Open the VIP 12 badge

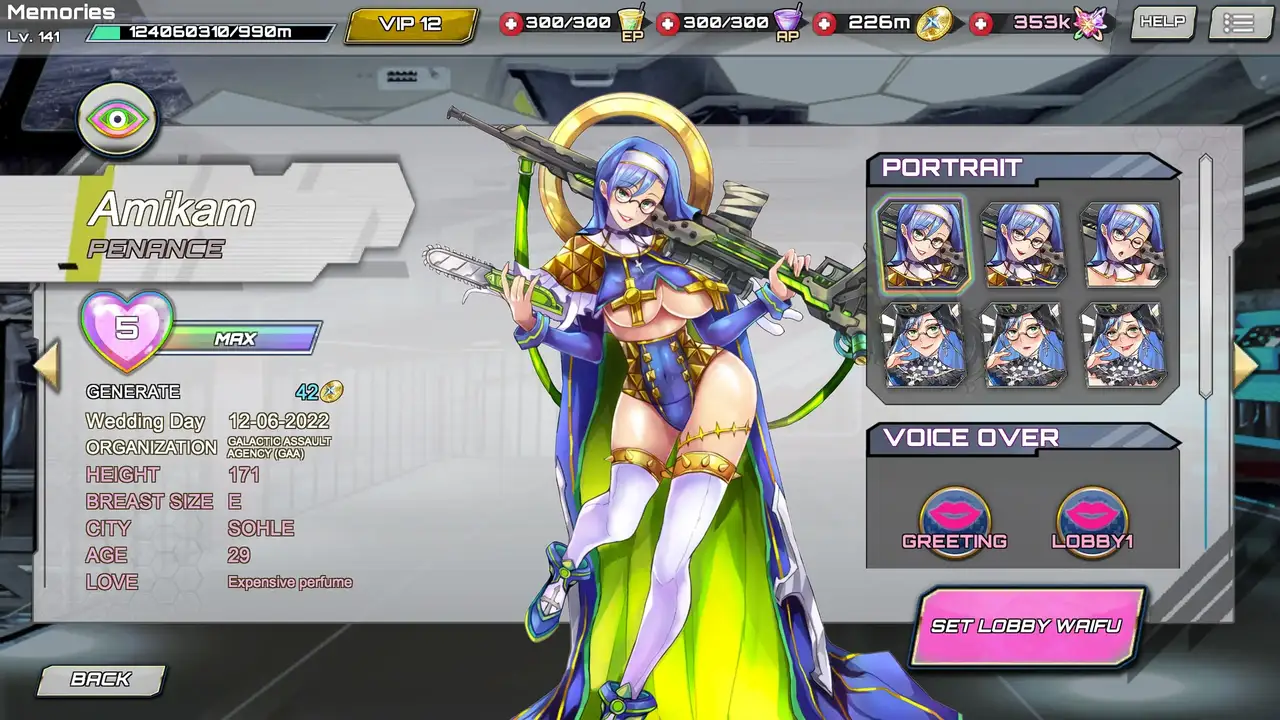(411, 25)
